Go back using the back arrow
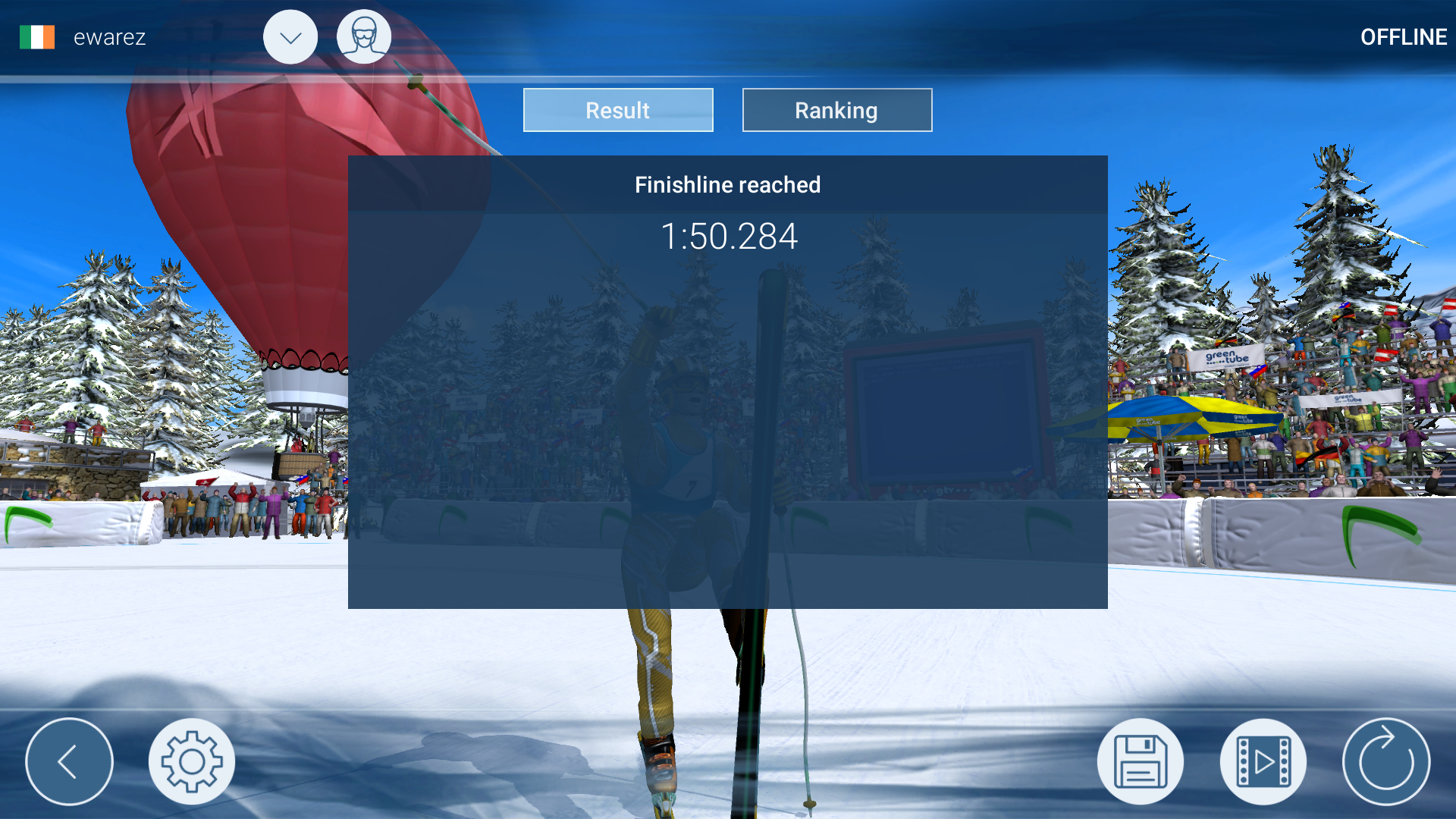The image size is (1456, 819). [x=69, y=761]
